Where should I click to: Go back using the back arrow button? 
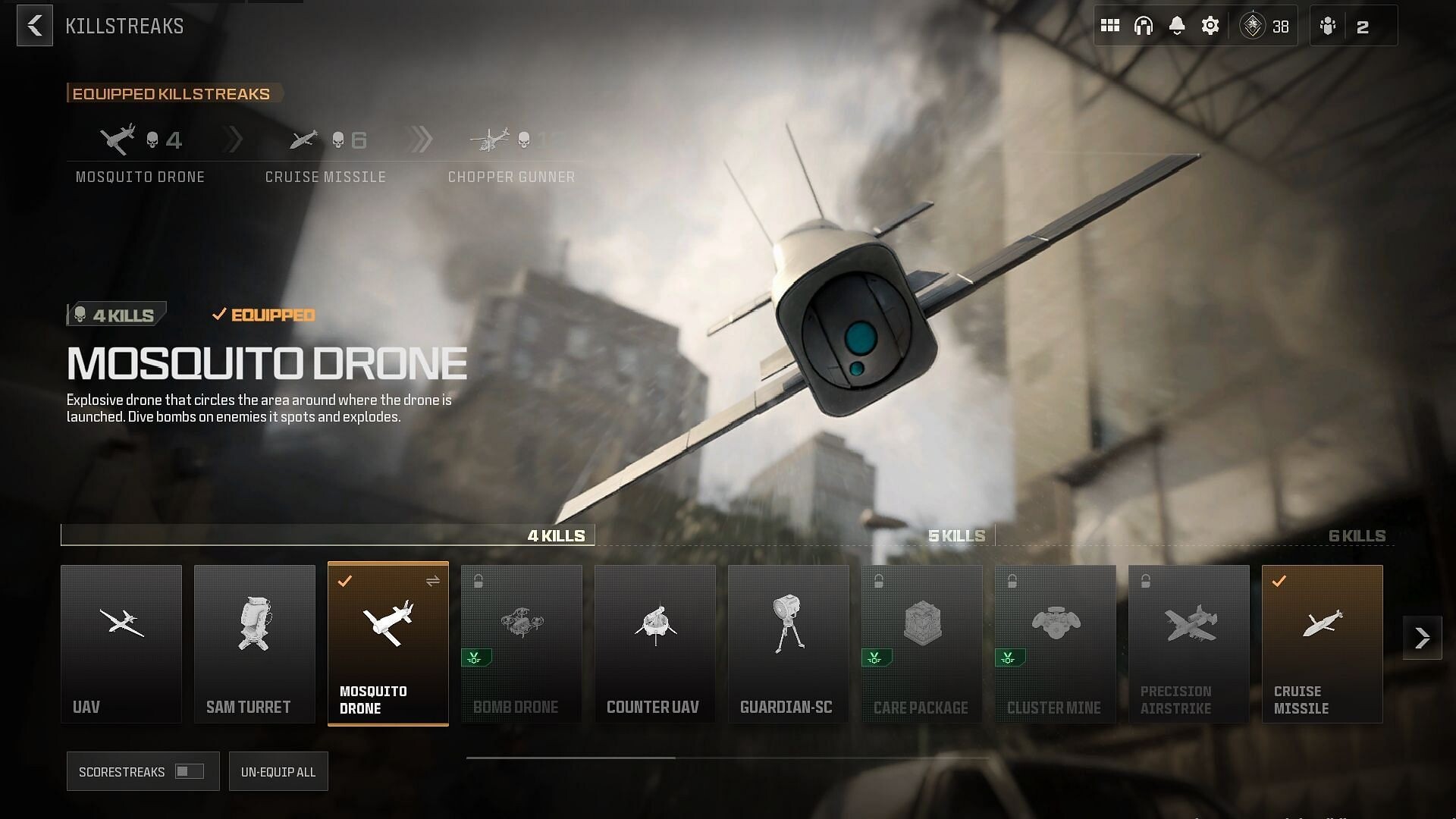[34, 25]
